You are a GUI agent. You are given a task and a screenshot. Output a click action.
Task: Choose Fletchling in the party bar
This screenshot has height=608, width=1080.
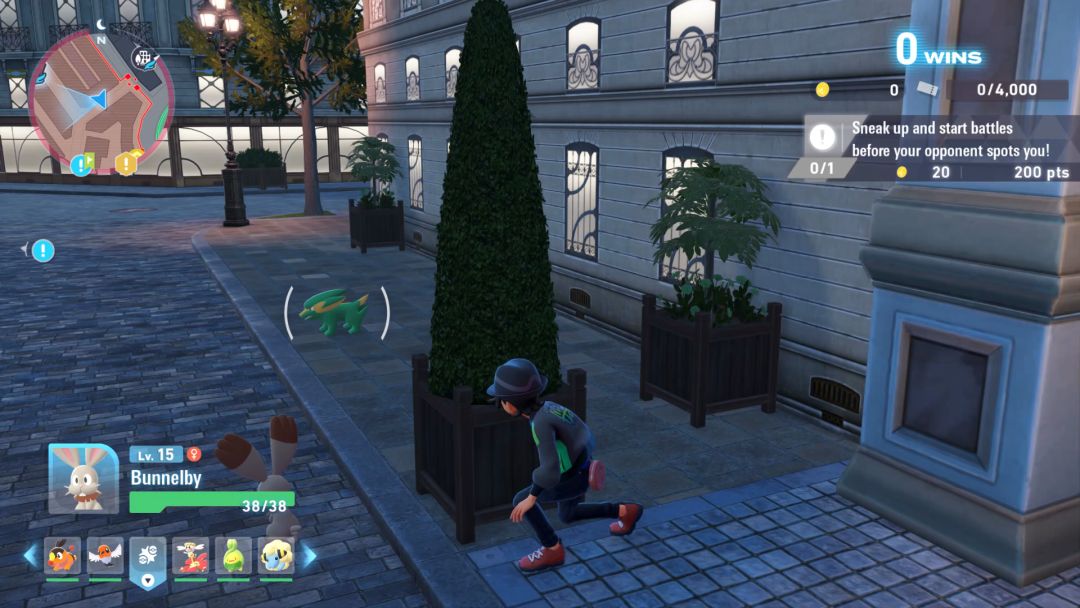tap(105, 556)
